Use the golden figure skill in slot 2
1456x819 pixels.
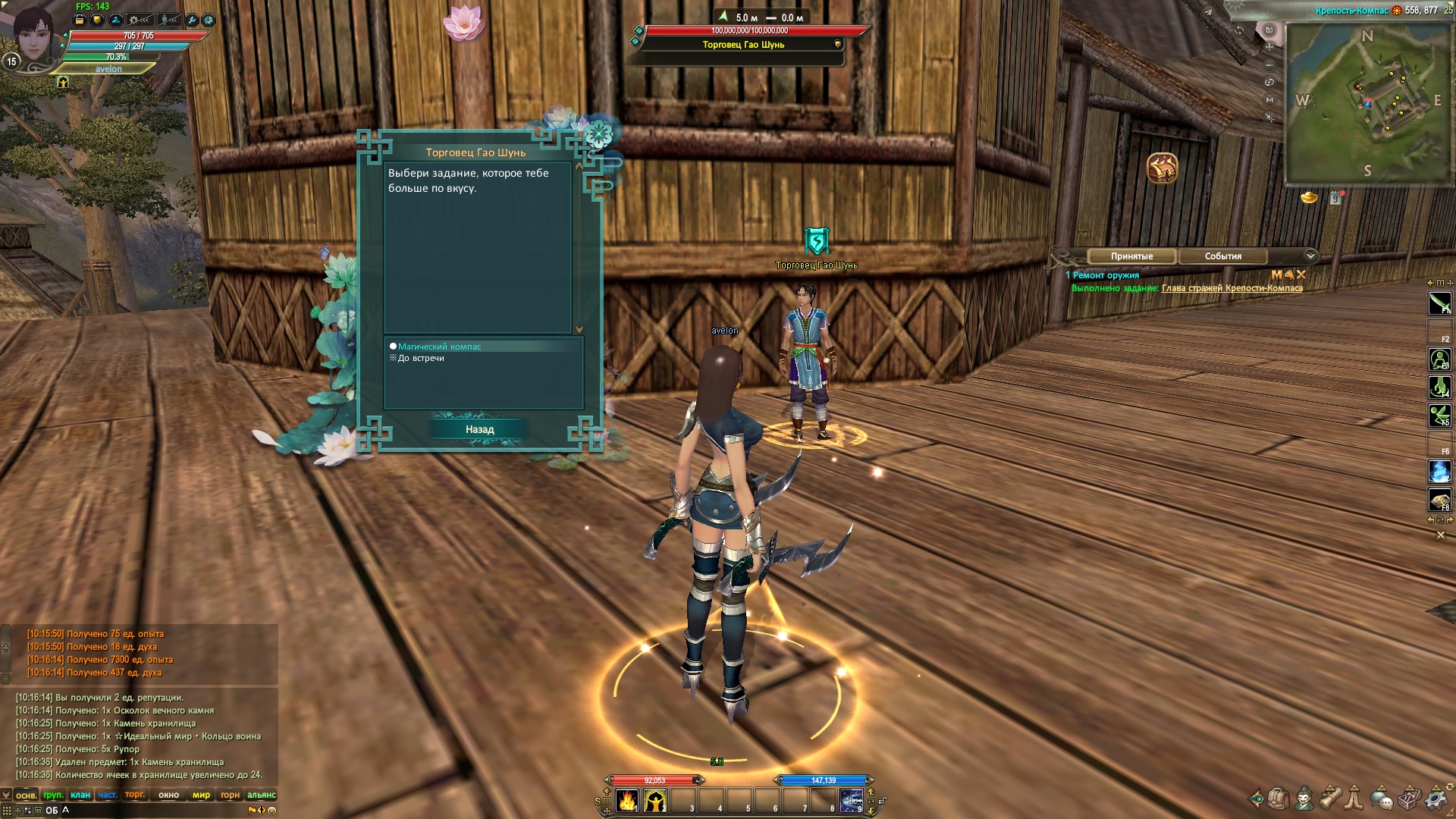coord(655,801)
